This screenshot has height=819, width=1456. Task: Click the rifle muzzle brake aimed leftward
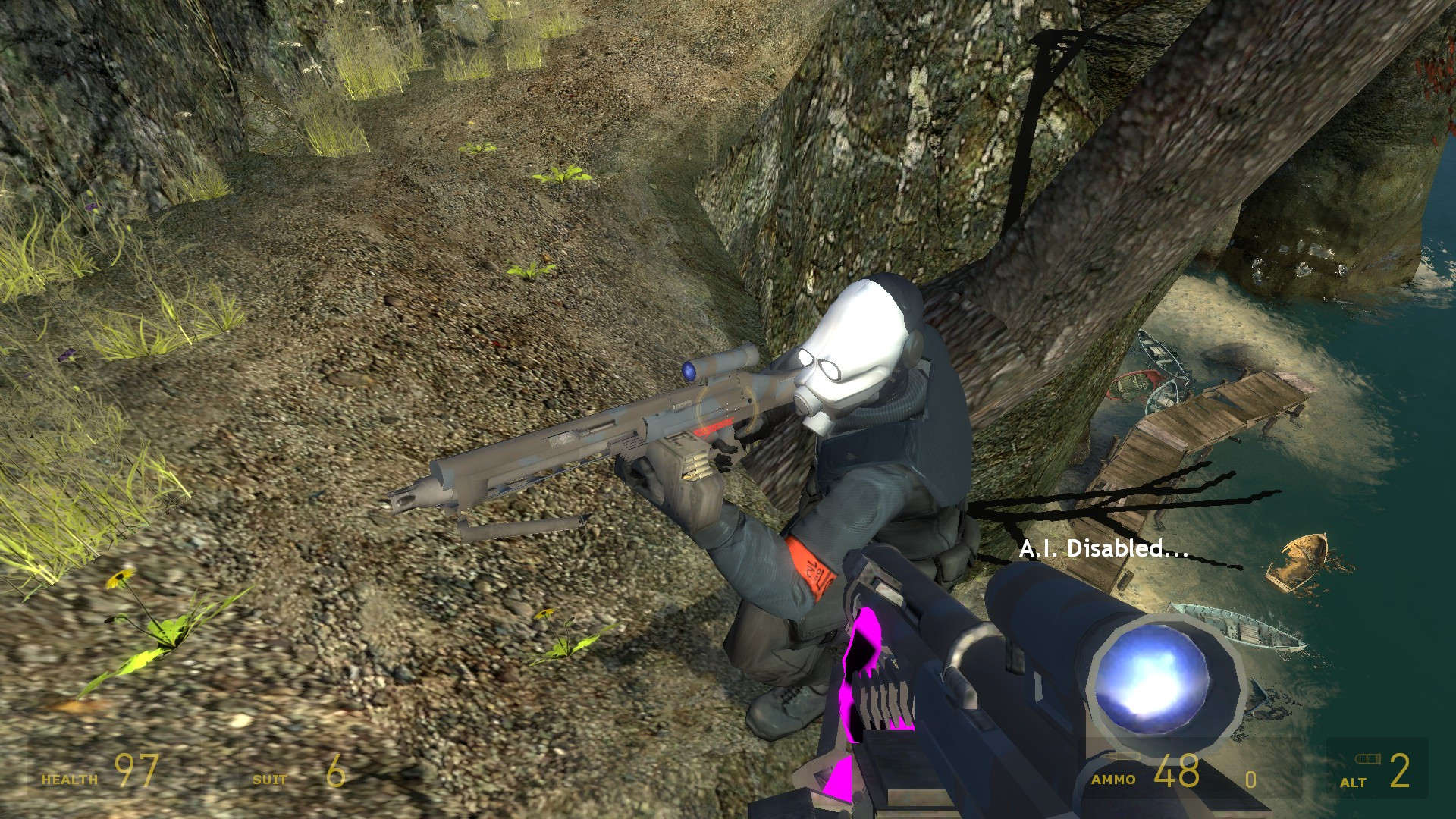(x=412, y=498)
